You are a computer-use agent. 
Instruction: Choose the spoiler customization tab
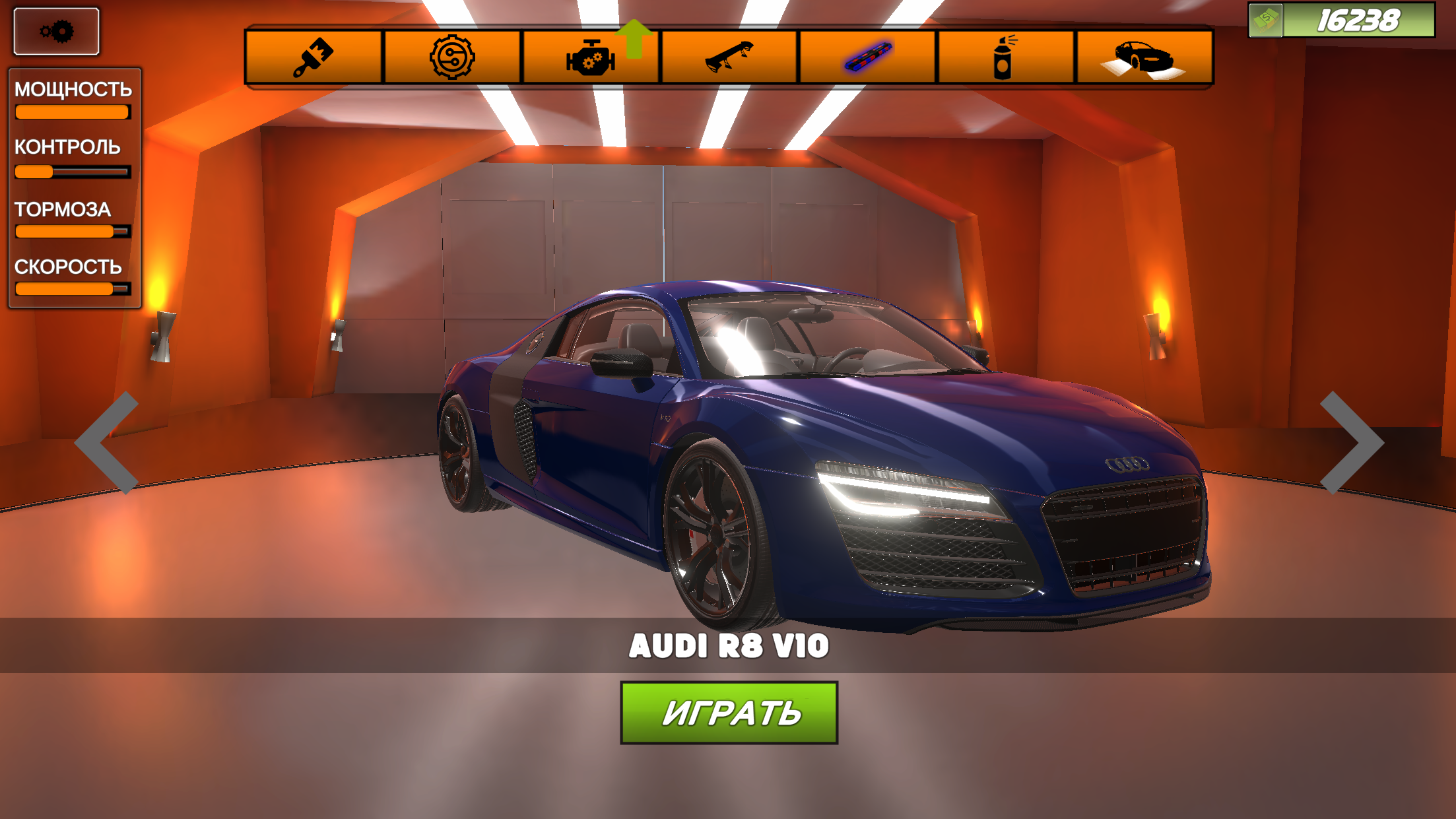[729, 57]
